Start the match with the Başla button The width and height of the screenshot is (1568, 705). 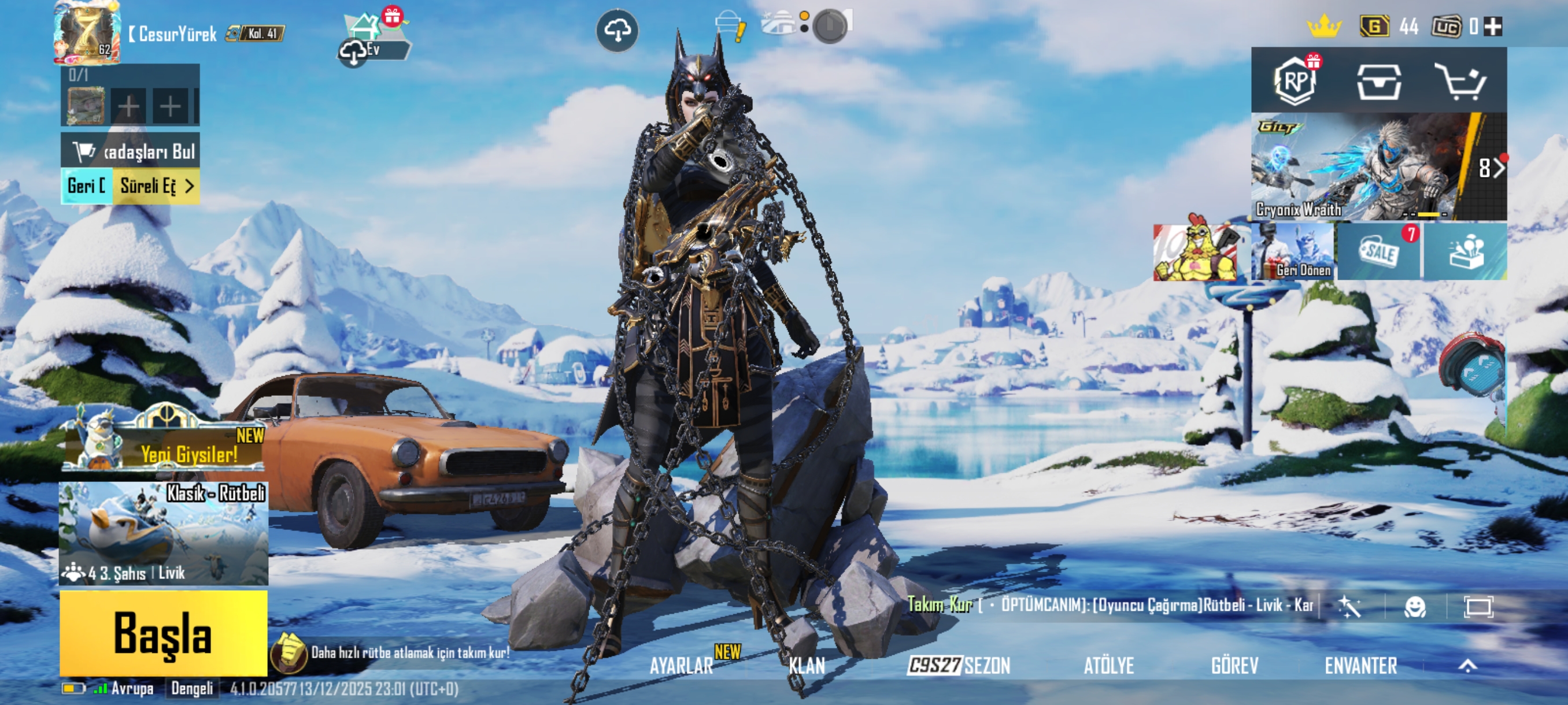coord(163,633)
